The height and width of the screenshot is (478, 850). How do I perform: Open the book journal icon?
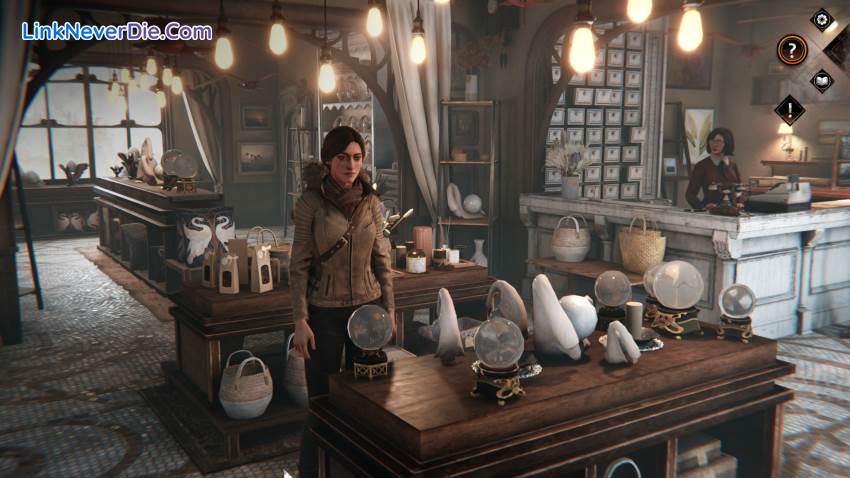point(822,79)
